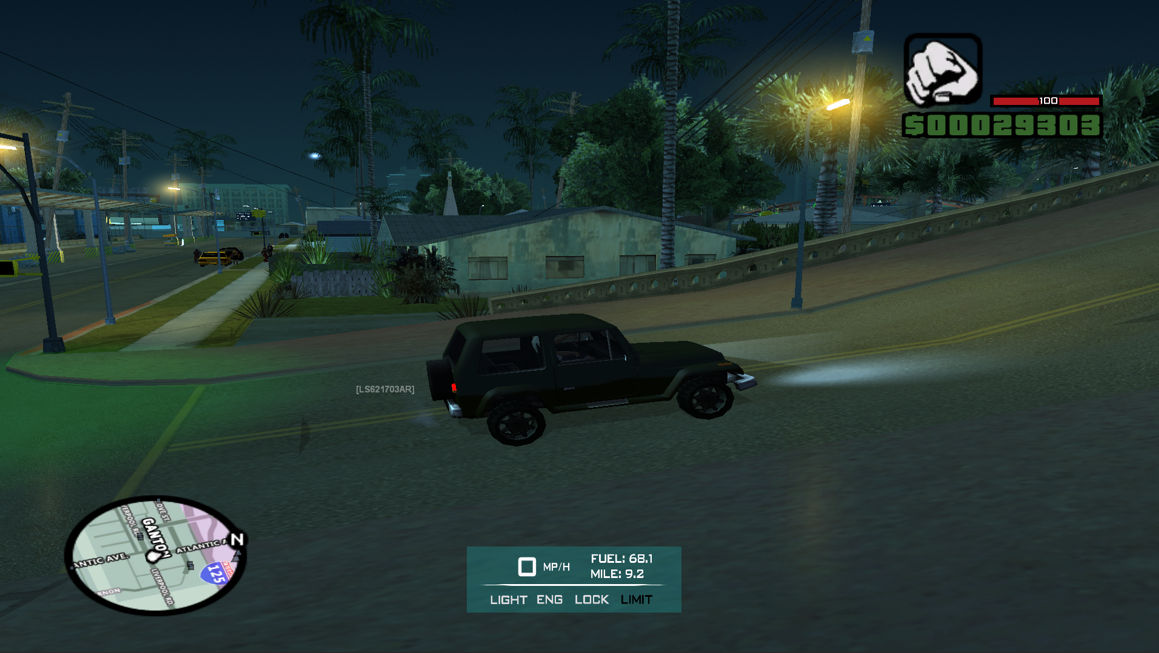Open the circular Ganton minimap
The image size is (1159, 653).
tap(155, 554)
